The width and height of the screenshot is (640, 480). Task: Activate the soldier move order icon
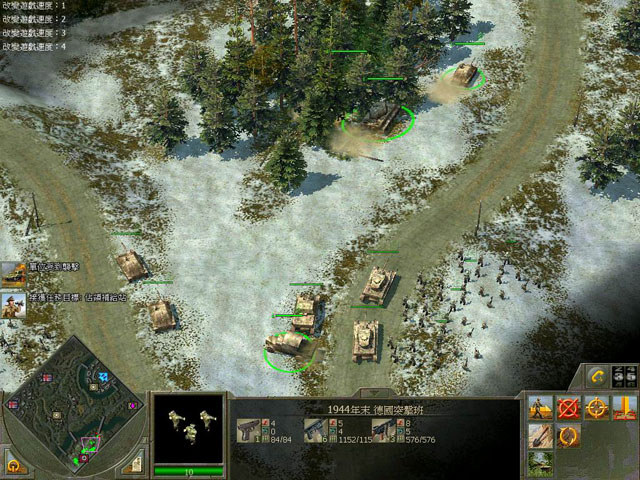541,408
